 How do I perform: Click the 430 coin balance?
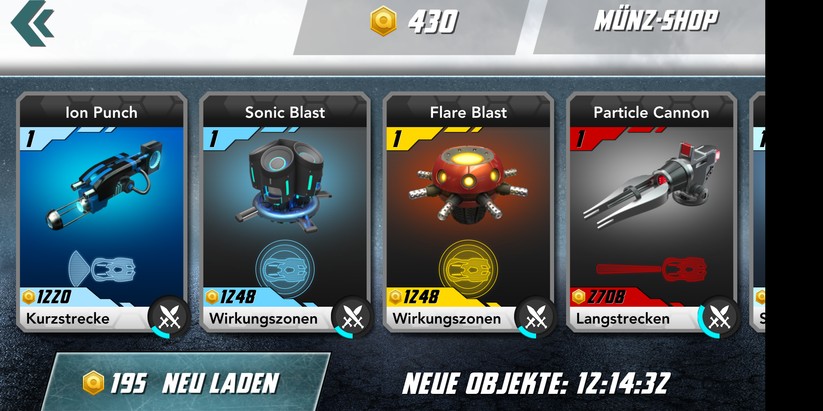(x=415, y=21)
